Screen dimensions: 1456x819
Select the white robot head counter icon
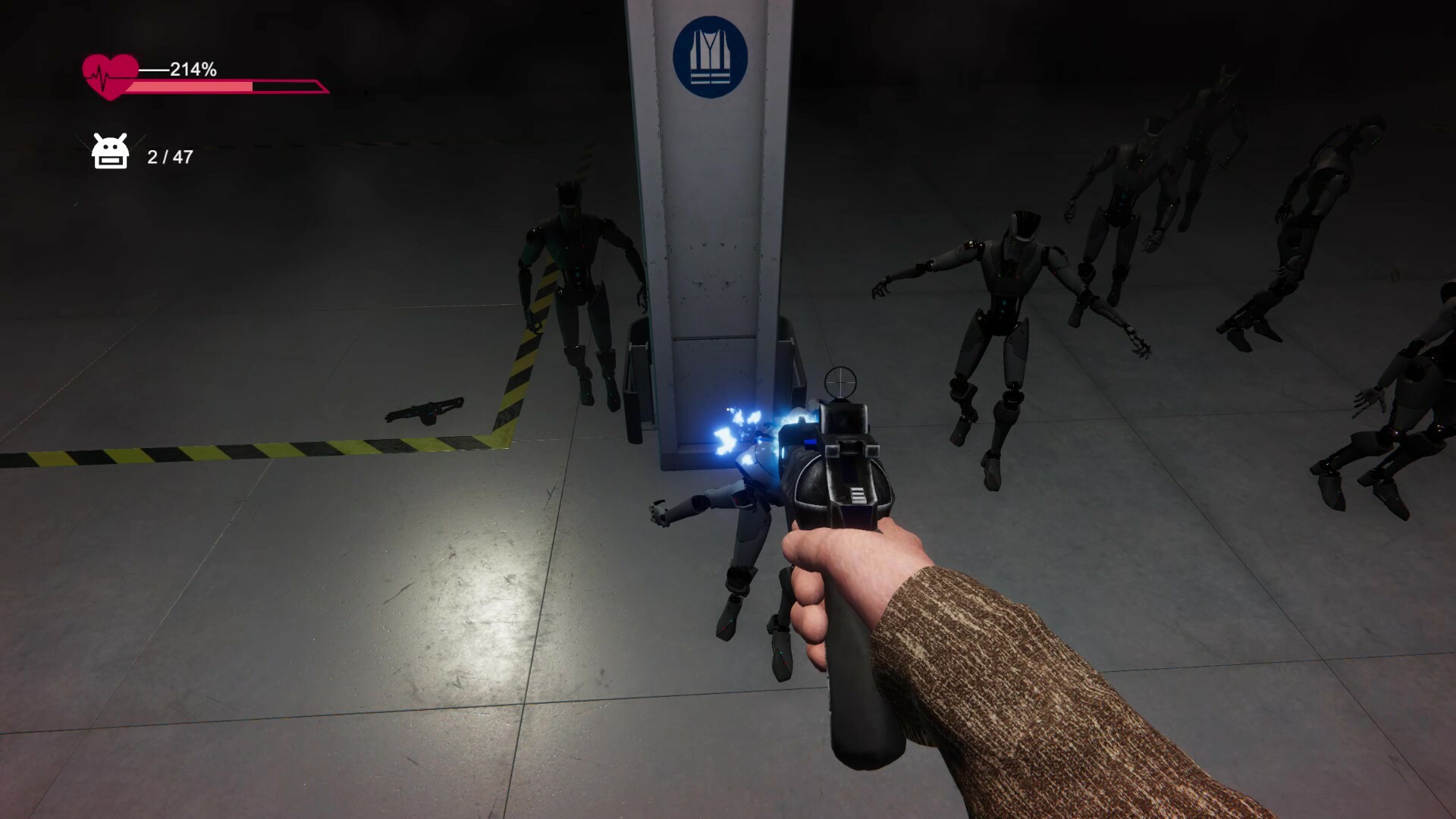(110, 152)
